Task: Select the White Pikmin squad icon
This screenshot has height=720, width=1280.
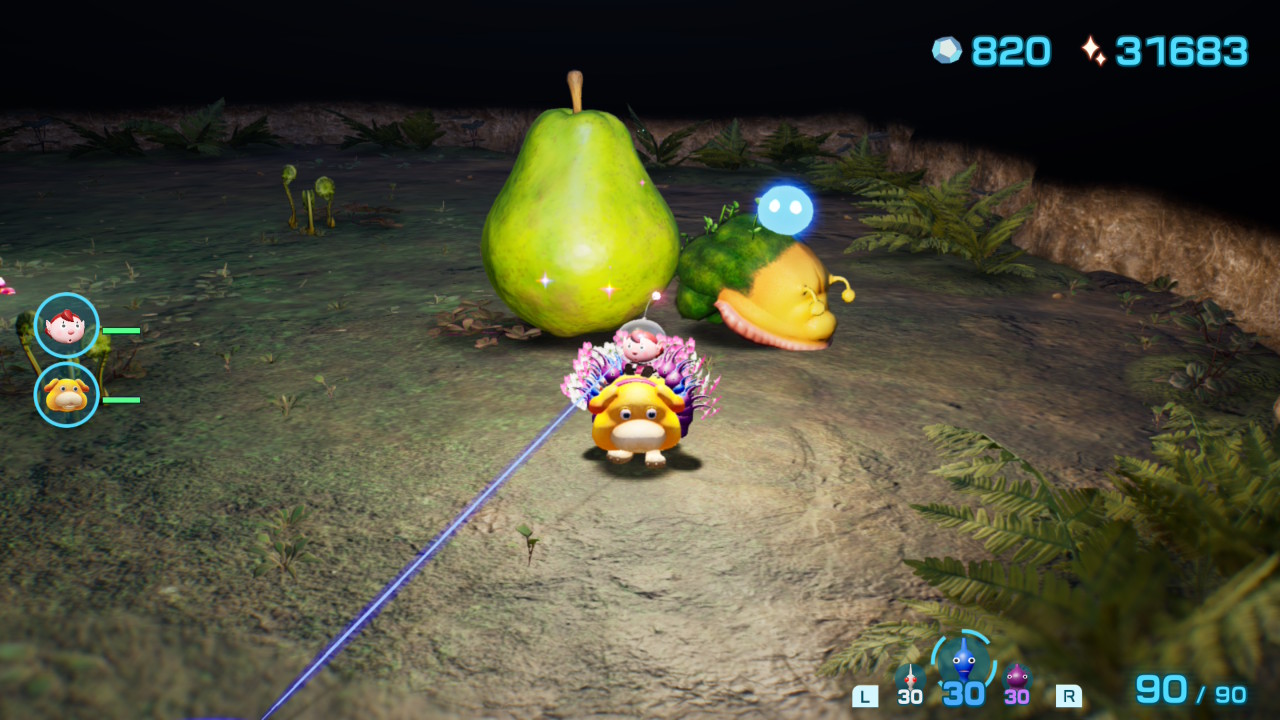Action: pos(909,678)
